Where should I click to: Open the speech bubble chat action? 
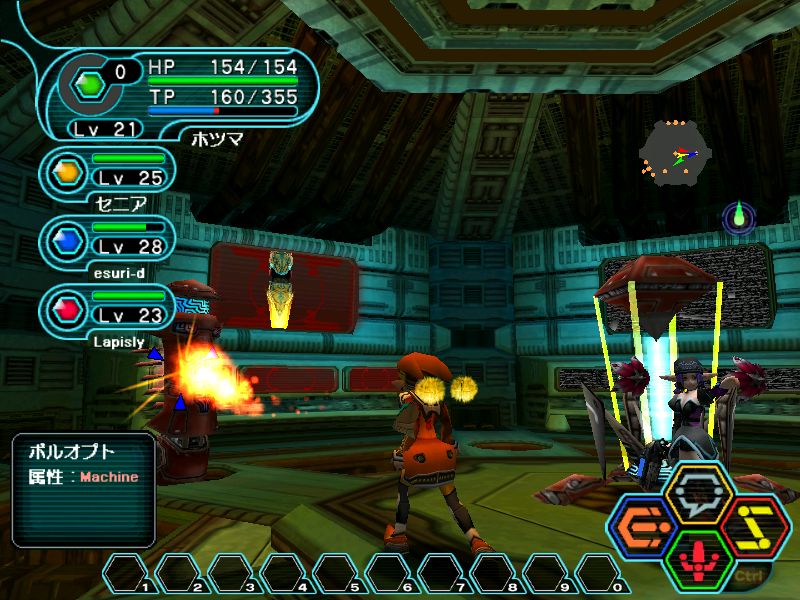[x=698, y=492]
